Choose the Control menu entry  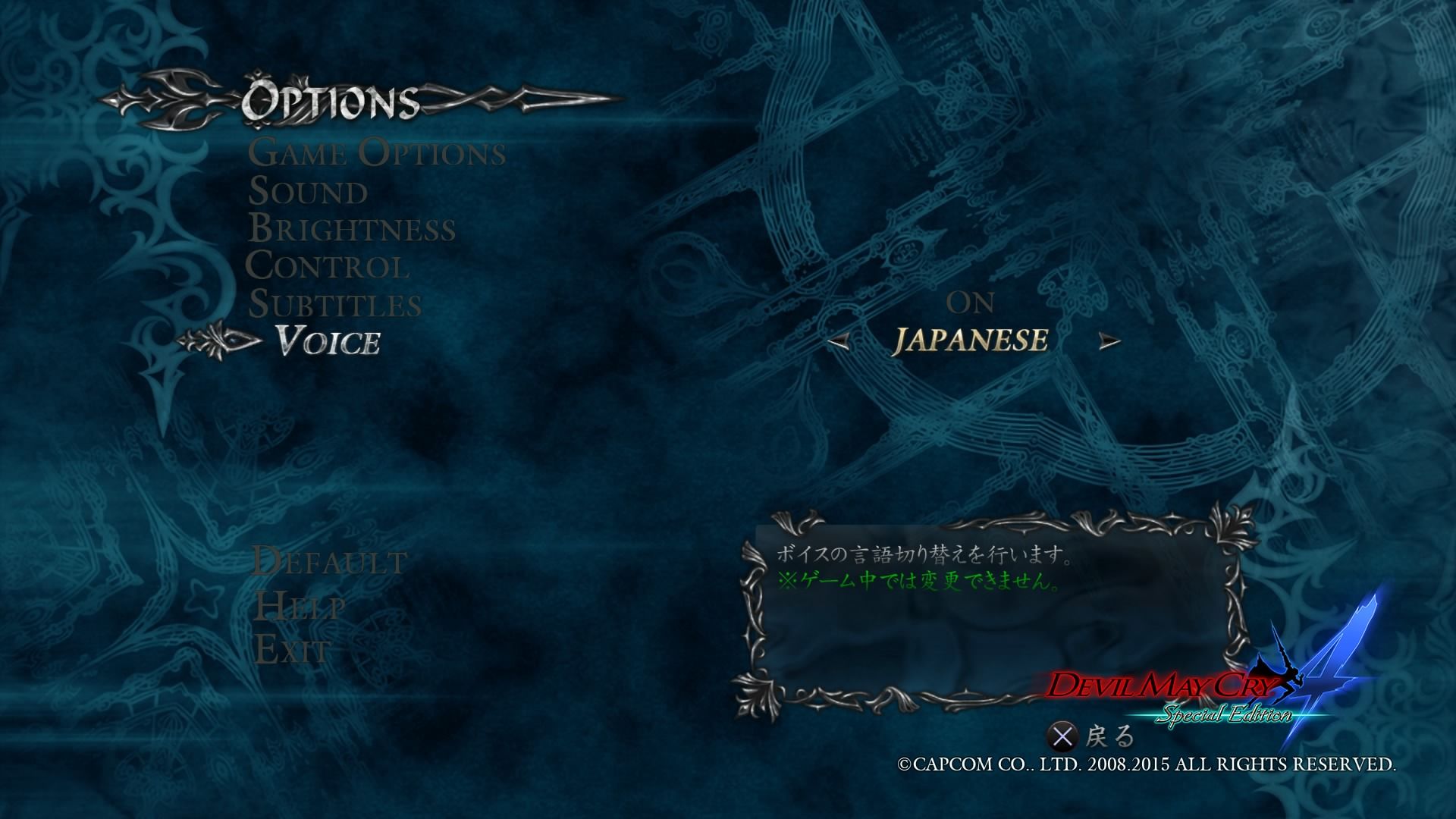[328, 266]
